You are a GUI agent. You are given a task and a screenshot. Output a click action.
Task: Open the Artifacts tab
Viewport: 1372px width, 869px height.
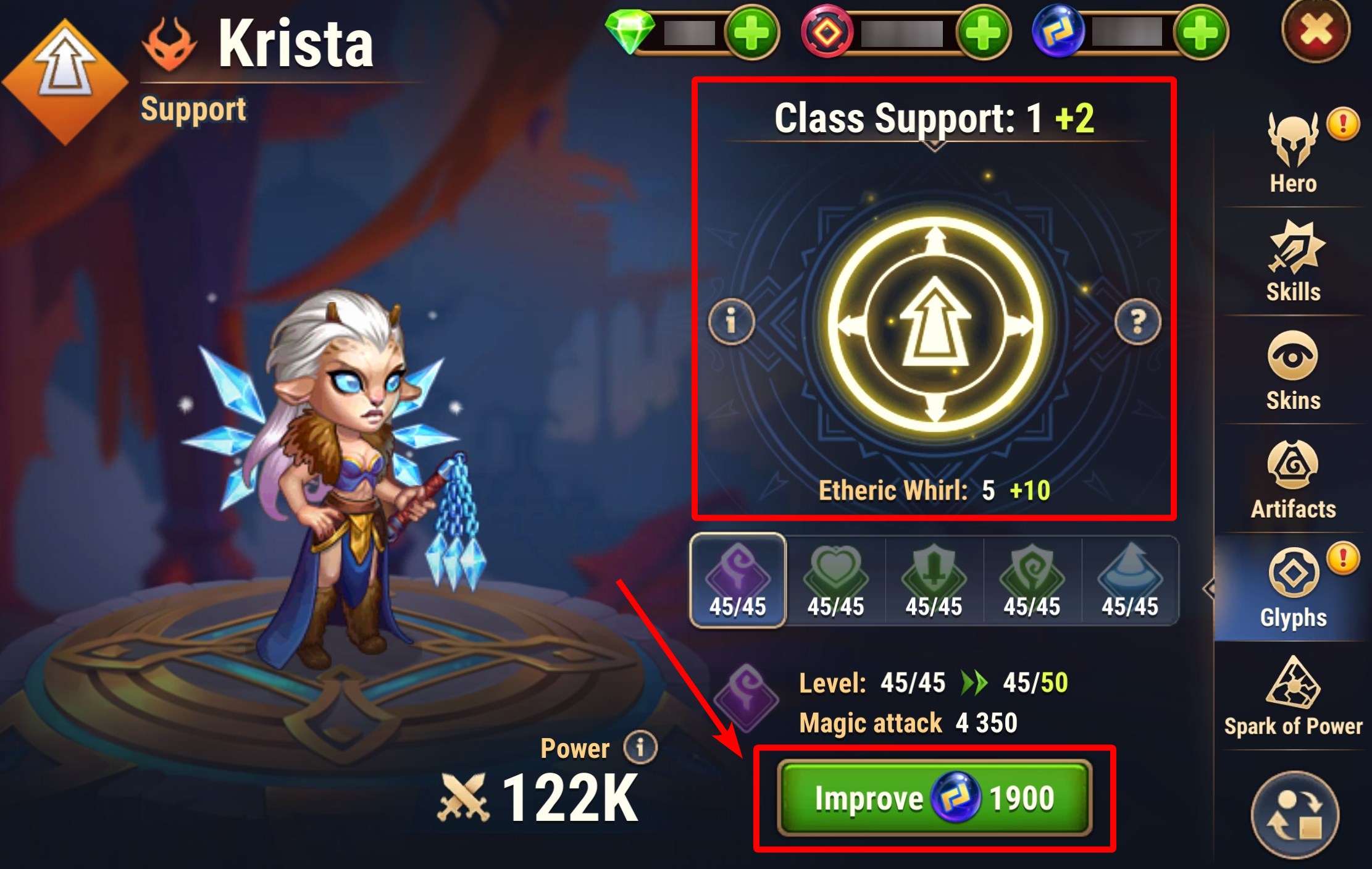click(1293, 479)
